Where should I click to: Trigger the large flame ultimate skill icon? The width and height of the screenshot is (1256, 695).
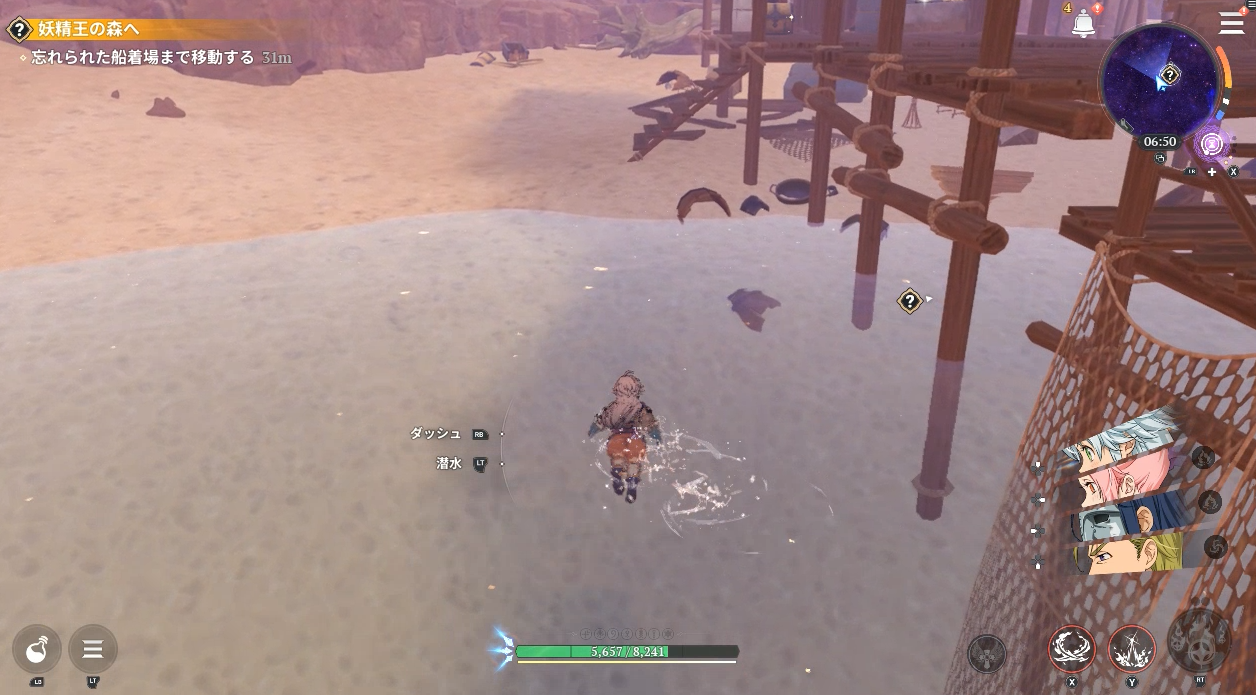coord(1199,641)
